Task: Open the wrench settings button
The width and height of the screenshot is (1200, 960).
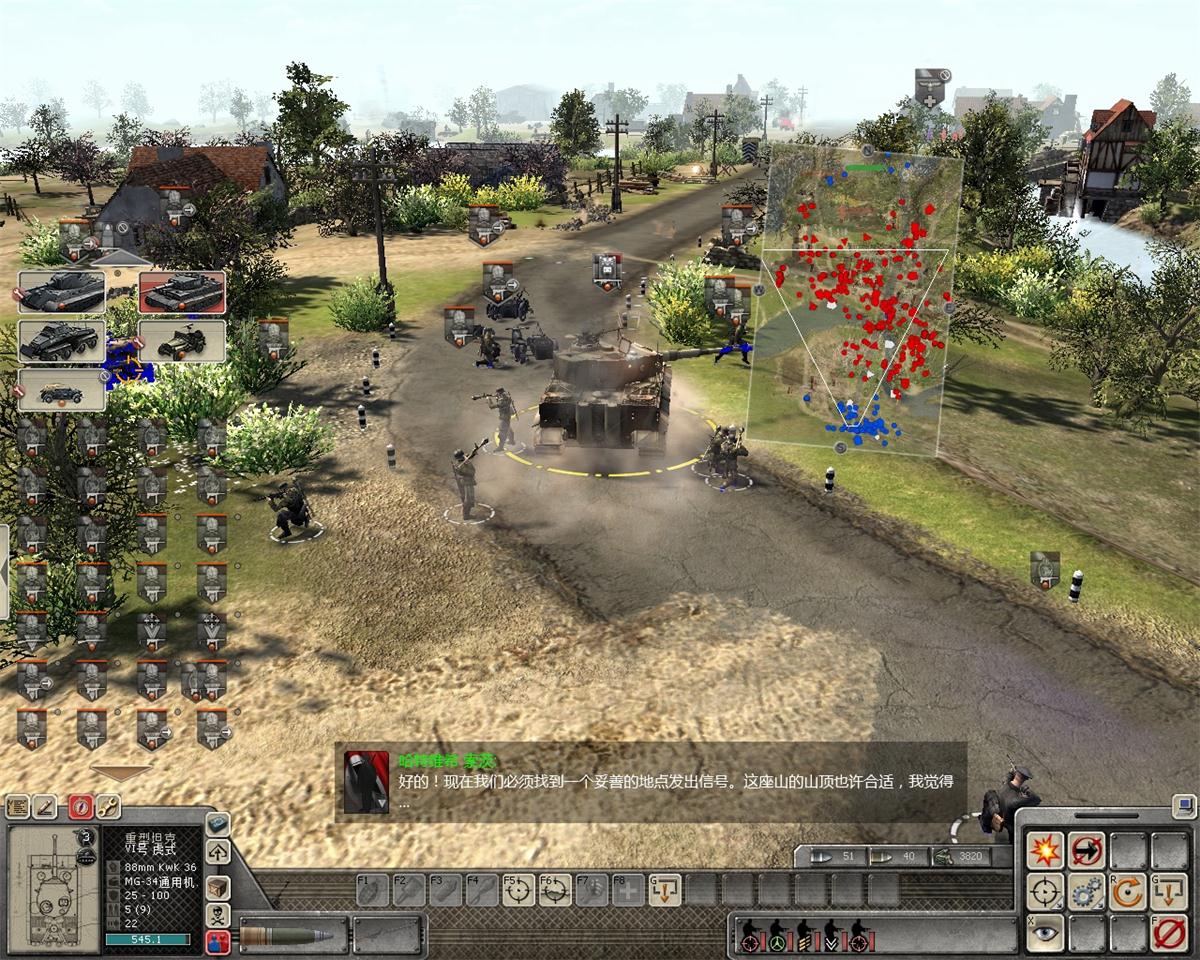Action: pos(107,806)
